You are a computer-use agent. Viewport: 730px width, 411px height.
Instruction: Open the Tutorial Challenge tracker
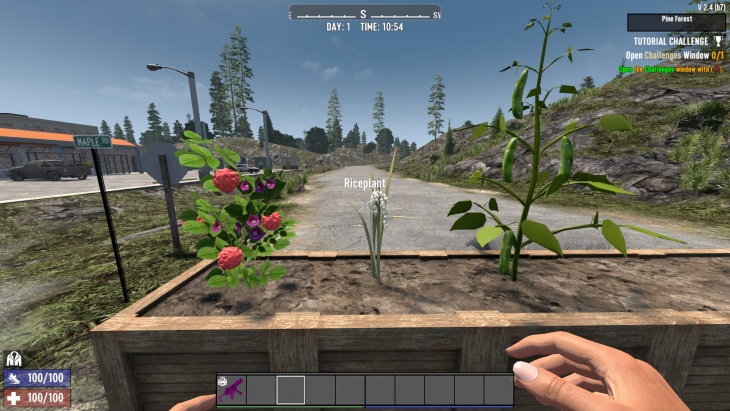coord(669,41)
